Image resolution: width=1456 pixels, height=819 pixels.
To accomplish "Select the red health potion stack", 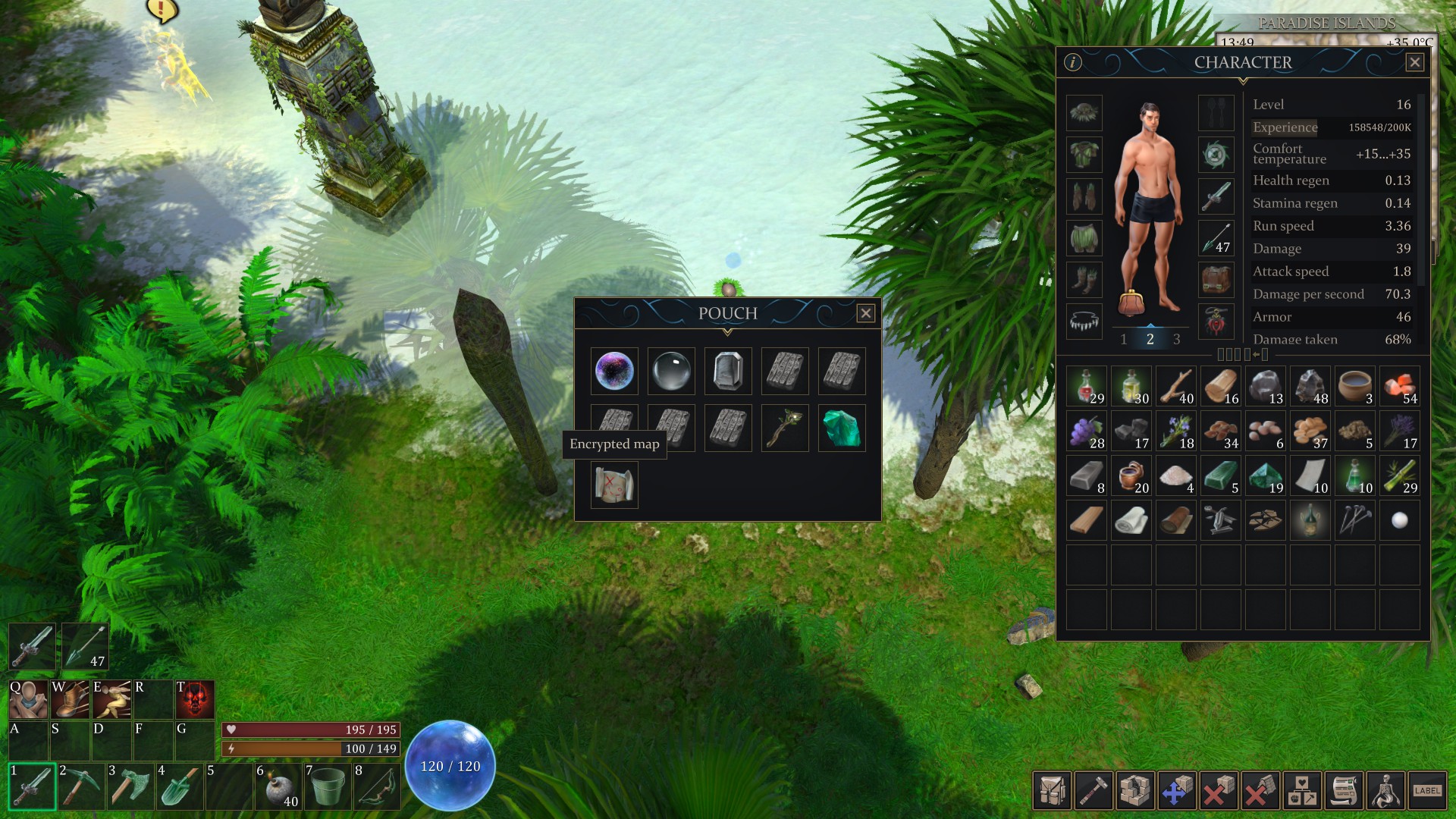I will (1086, 386).
